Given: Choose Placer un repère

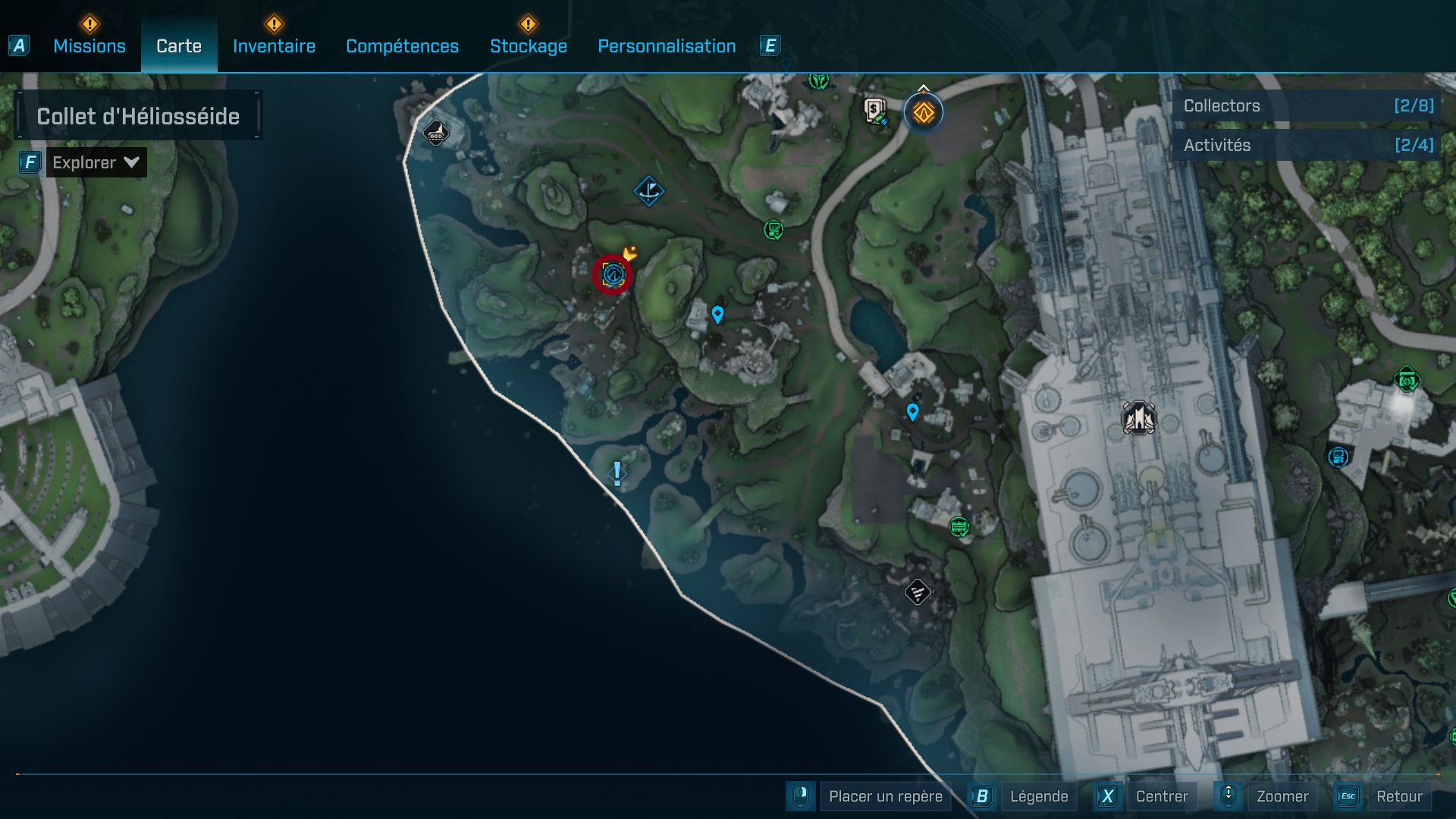Looking at the screenshot, I should [x=885, y=796].
